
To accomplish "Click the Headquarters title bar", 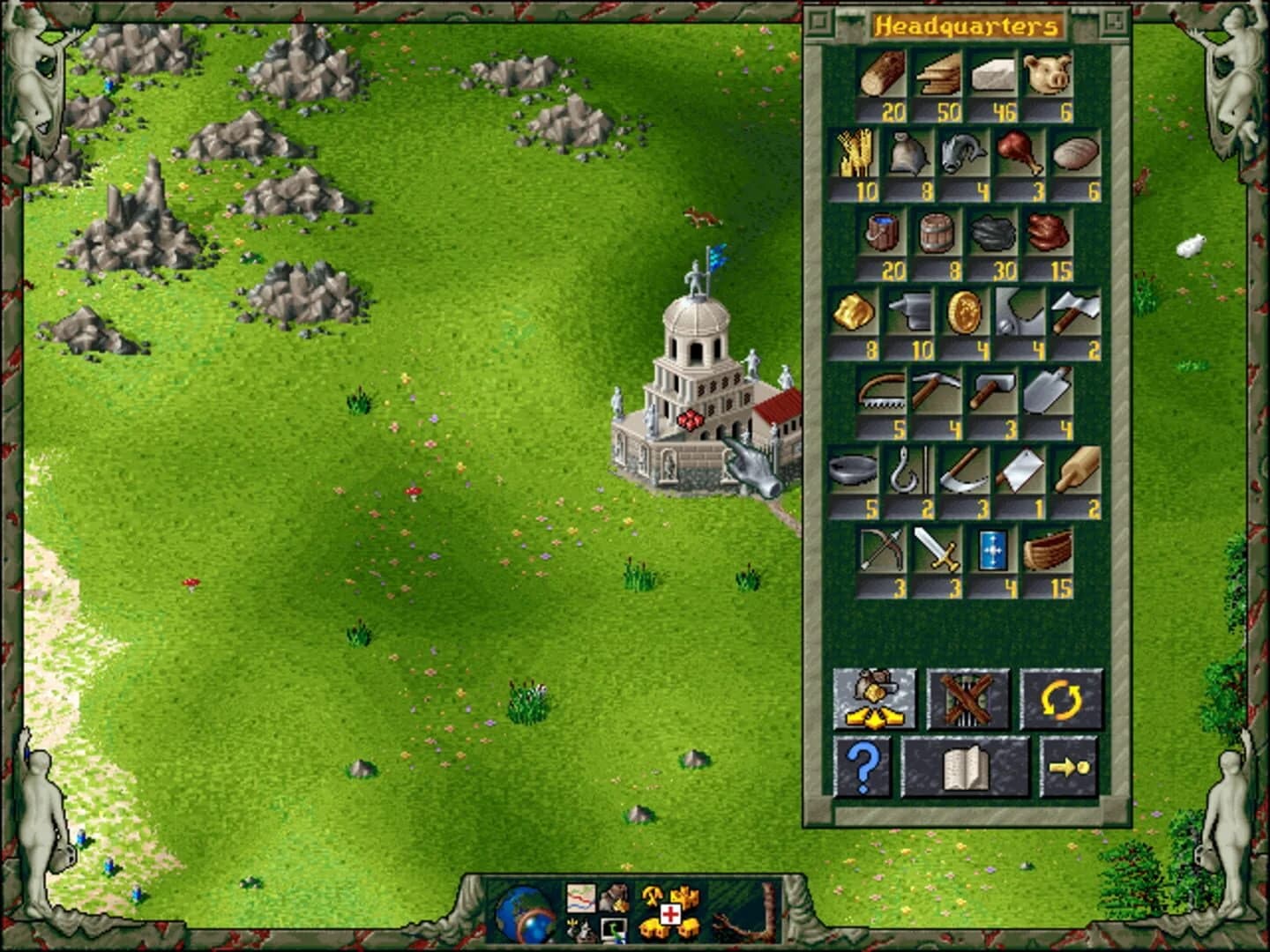I will click(968, 24).
